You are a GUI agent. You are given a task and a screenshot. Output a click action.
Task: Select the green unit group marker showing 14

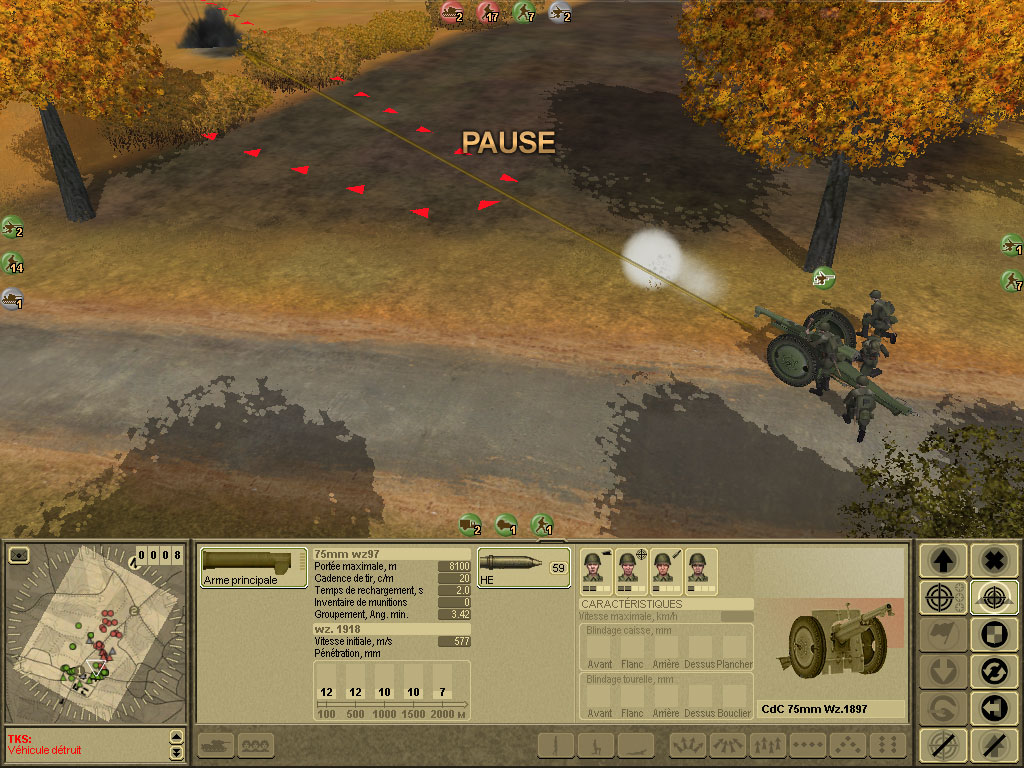tap(12, 264)
